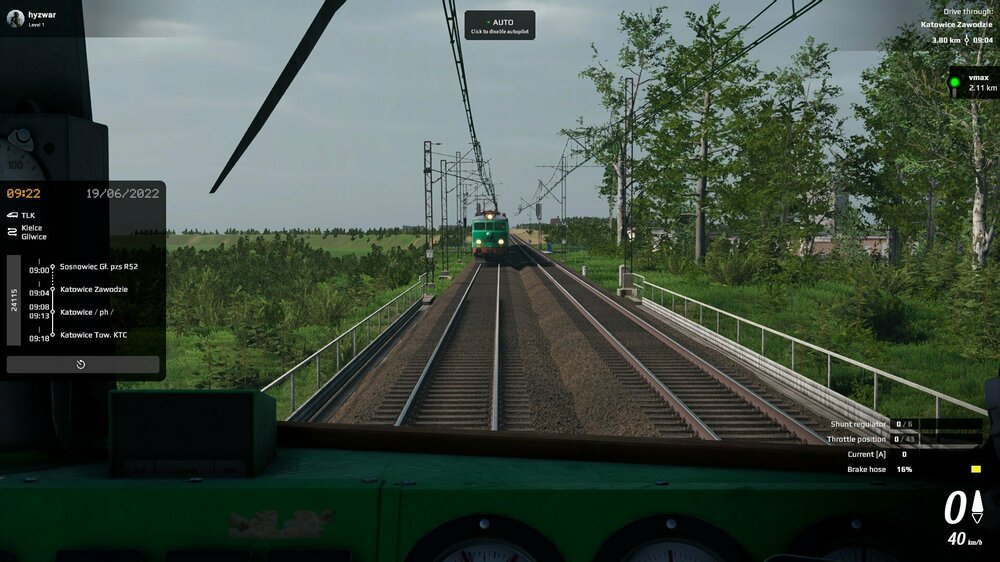The height and width of the screenshot is (562, 1000).
Task: Disable autopilot via the AUTO button
Action: point(500,25)
